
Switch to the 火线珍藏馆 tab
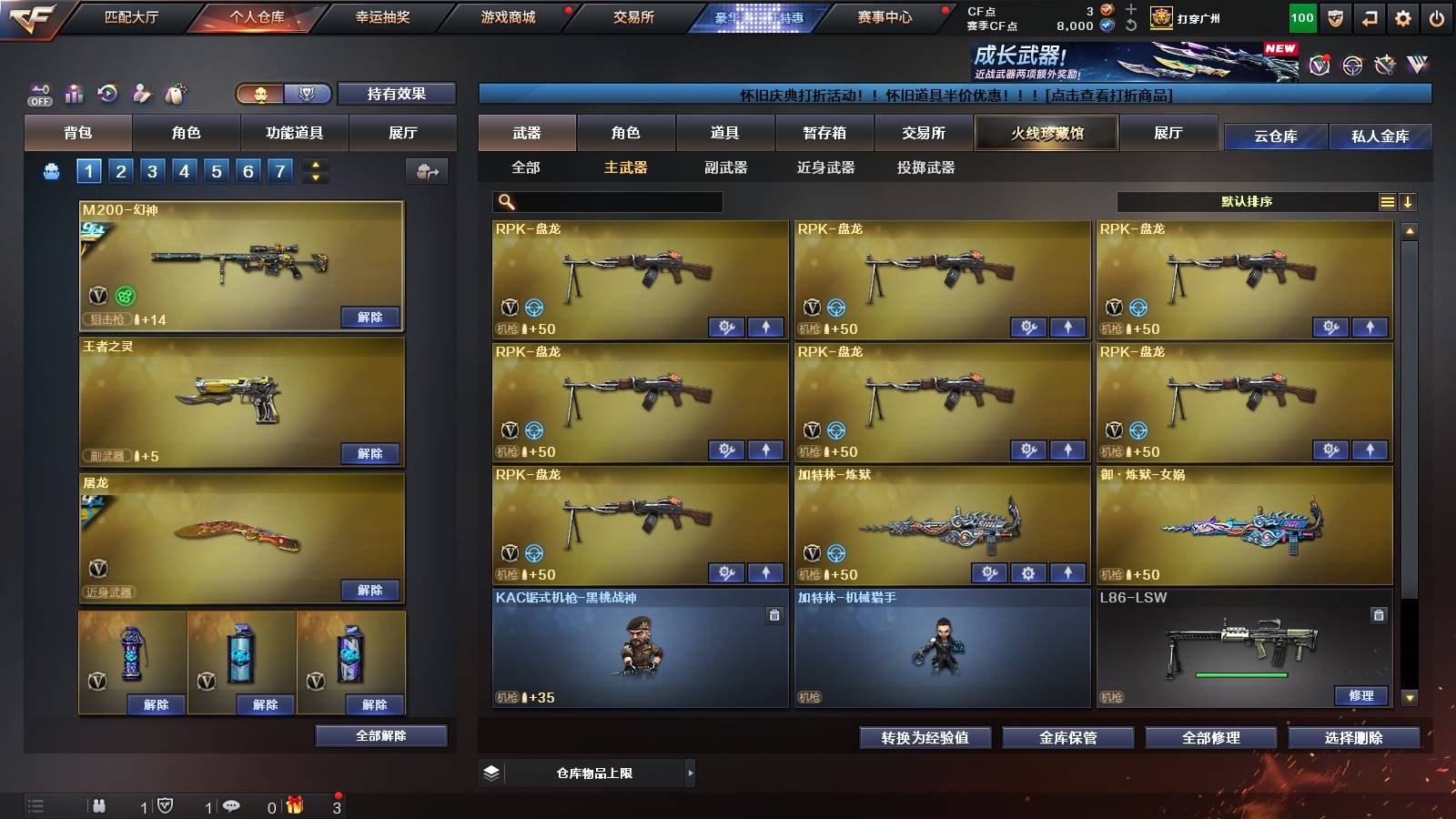coord(1046,133)
